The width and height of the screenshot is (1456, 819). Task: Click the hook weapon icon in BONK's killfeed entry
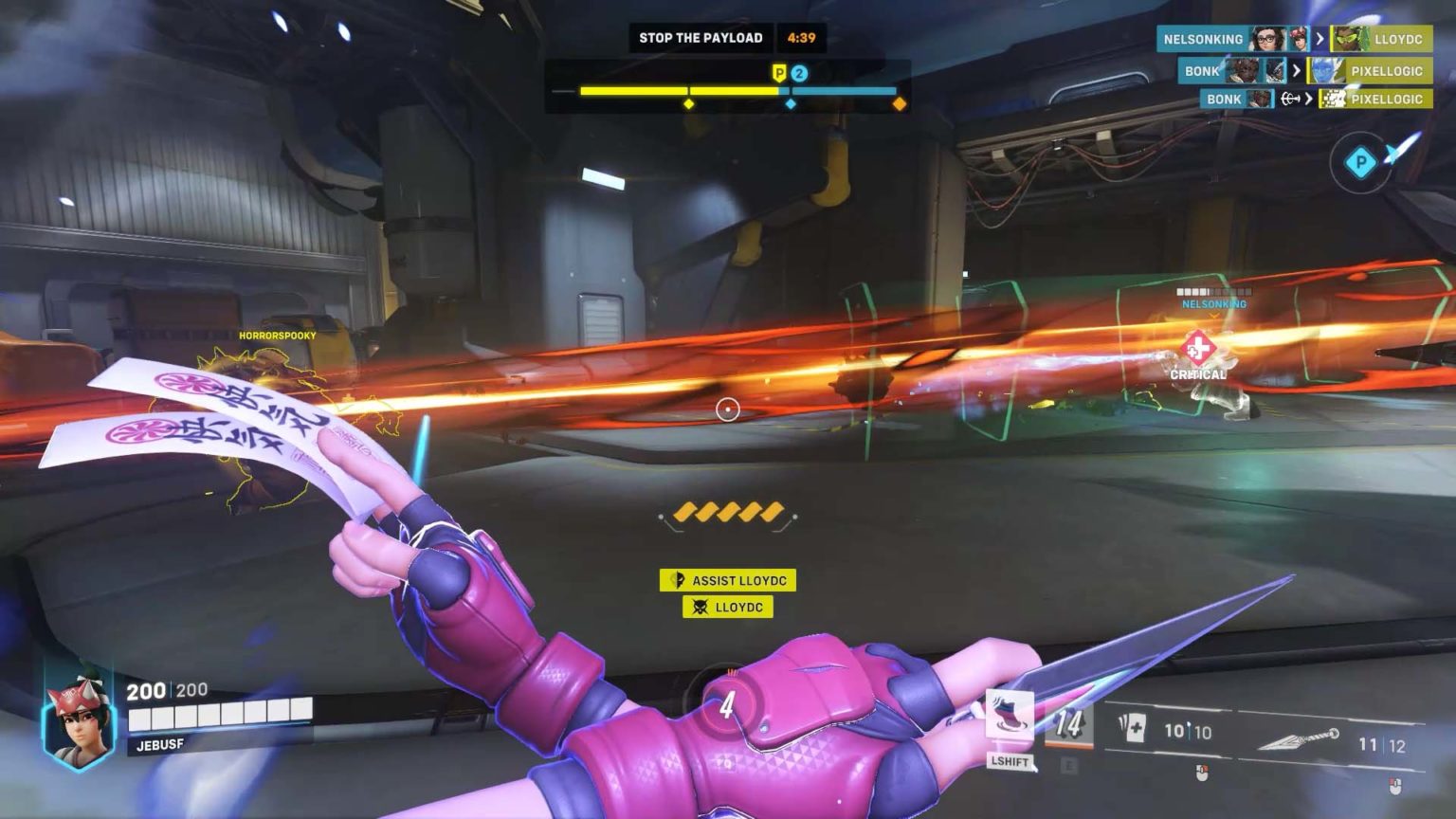[1290, 99]
